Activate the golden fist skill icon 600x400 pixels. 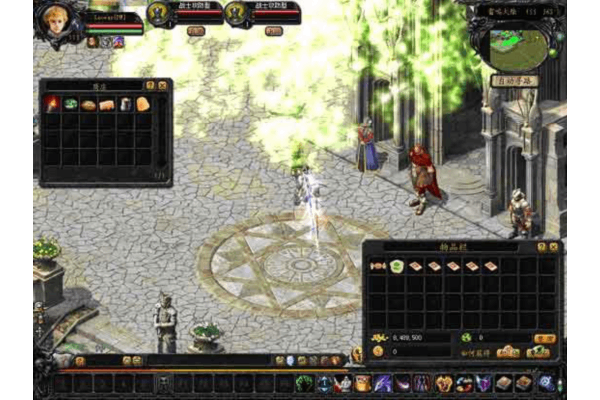pyautogui.click(x=443, y=383)
